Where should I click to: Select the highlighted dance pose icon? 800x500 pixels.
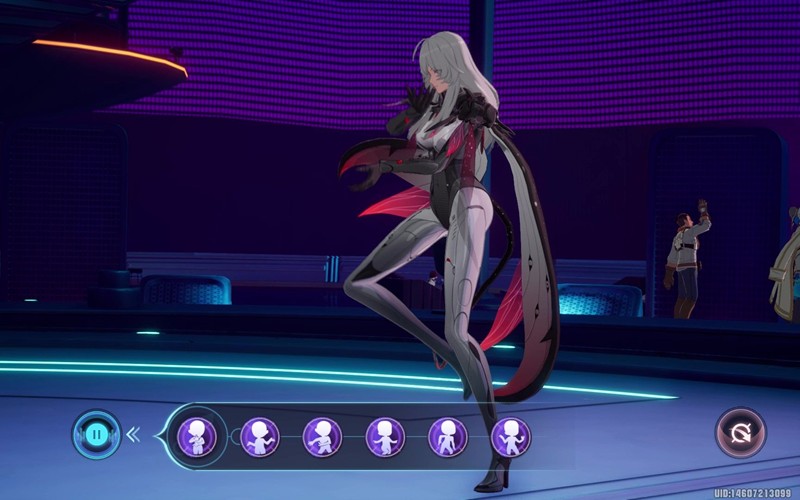tap(197, 436)
